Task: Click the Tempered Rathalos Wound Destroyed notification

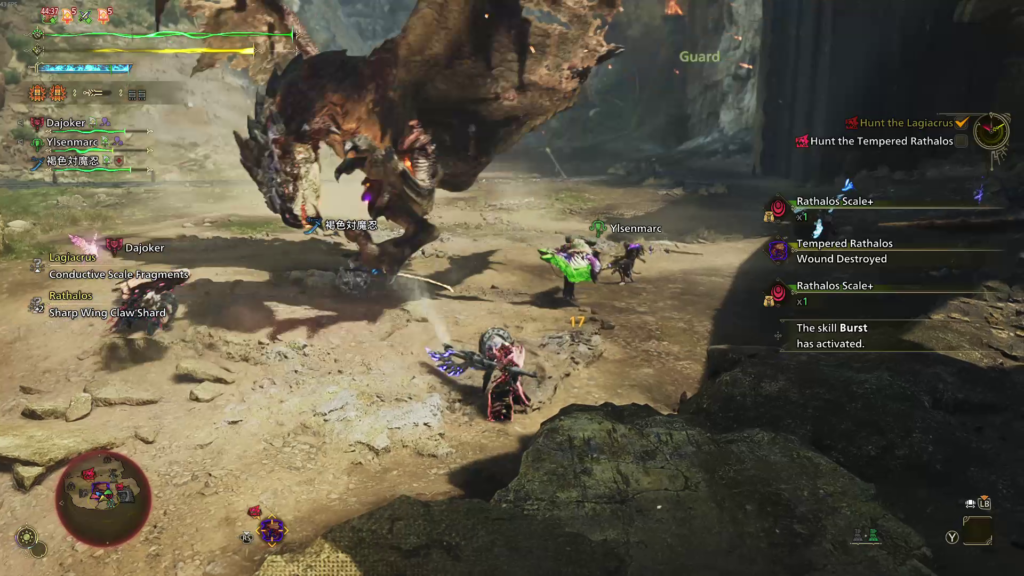Action: point(842,251)
